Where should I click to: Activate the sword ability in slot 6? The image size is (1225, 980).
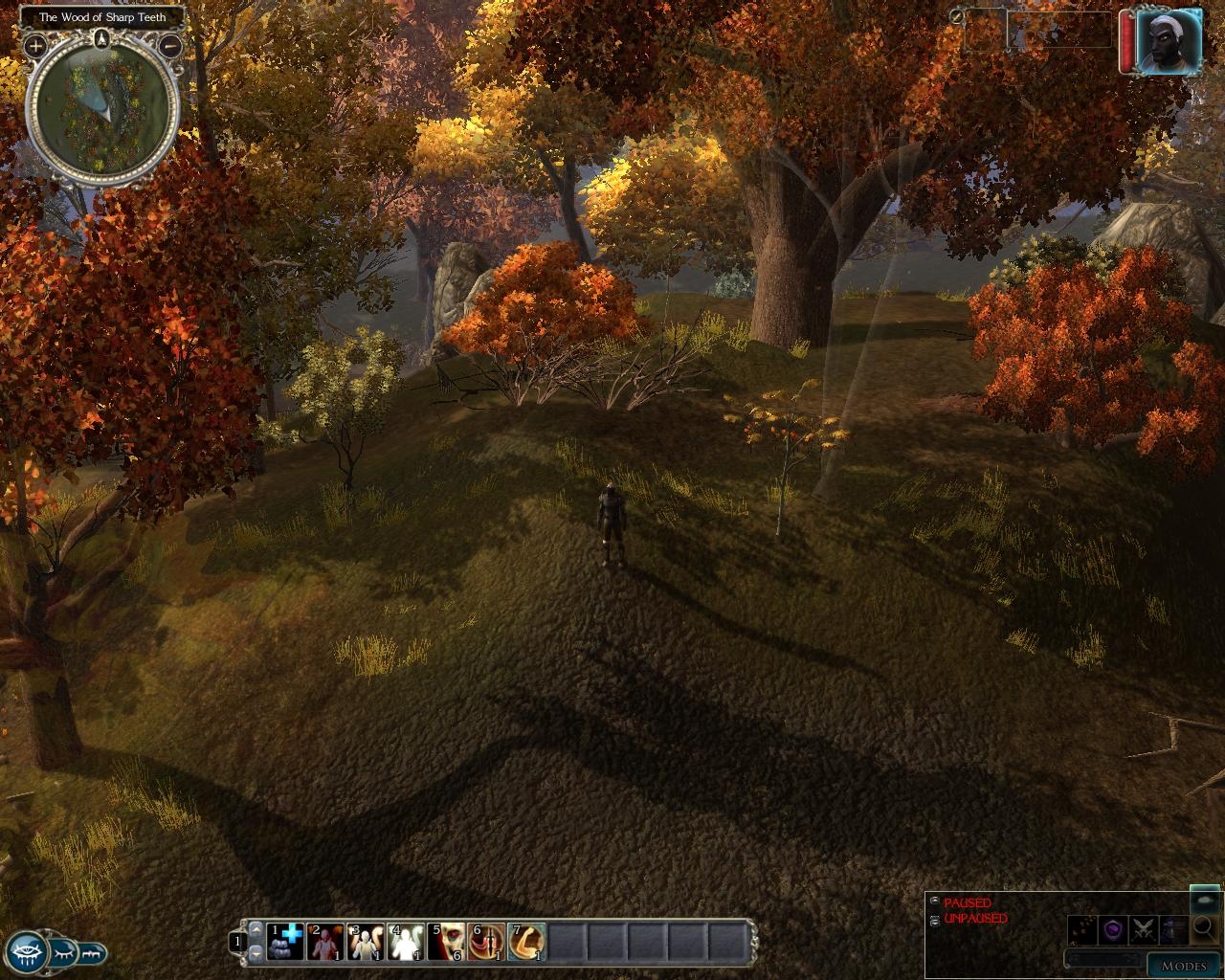487,941
